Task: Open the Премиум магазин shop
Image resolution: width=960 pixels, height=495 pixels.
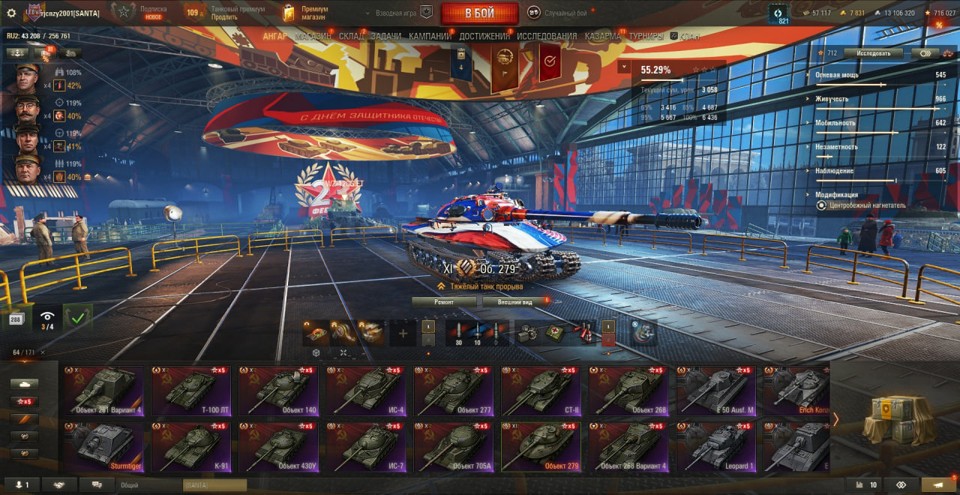Action: coord(305,12)
